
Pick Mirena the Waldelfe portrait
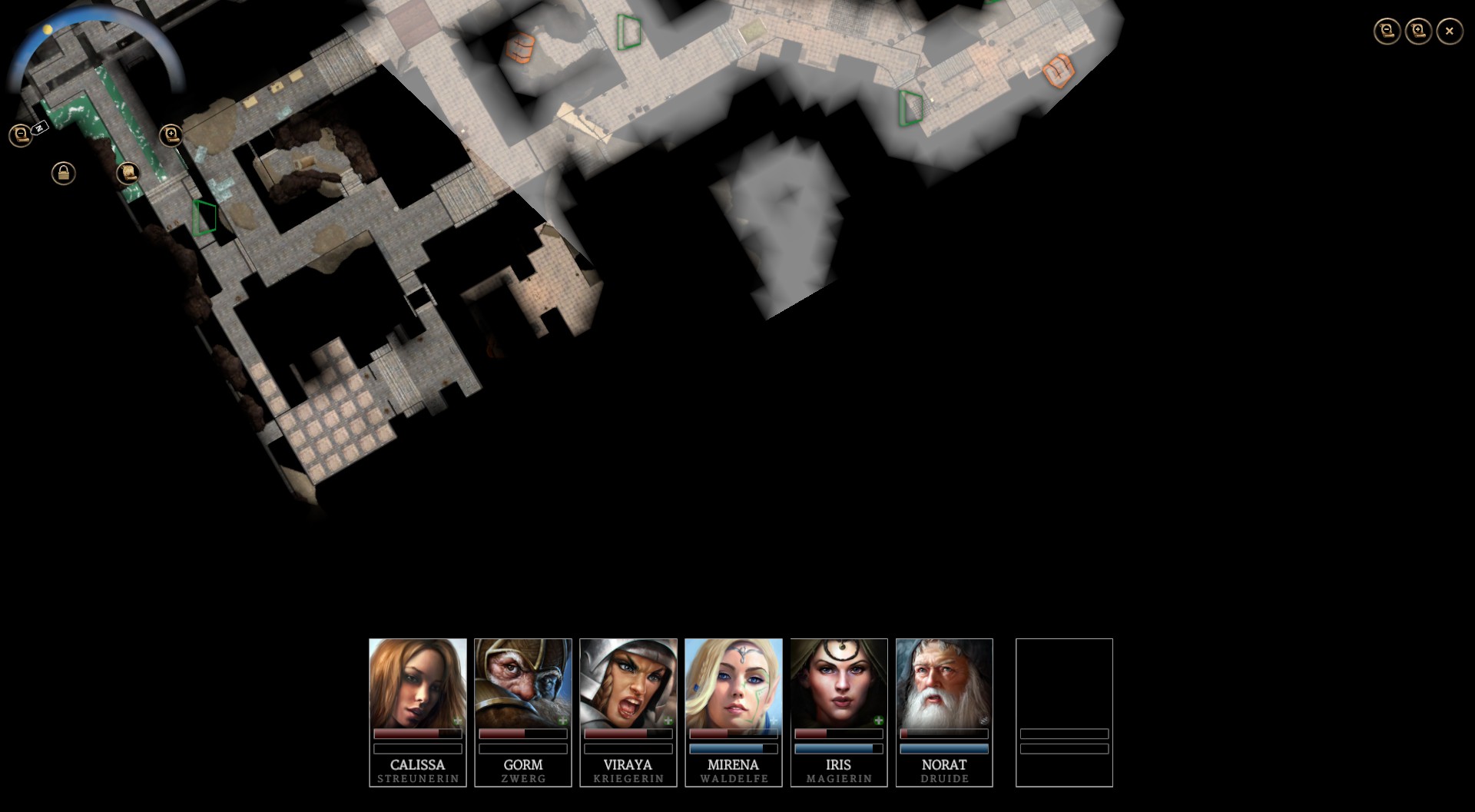(x=733, y=684)
